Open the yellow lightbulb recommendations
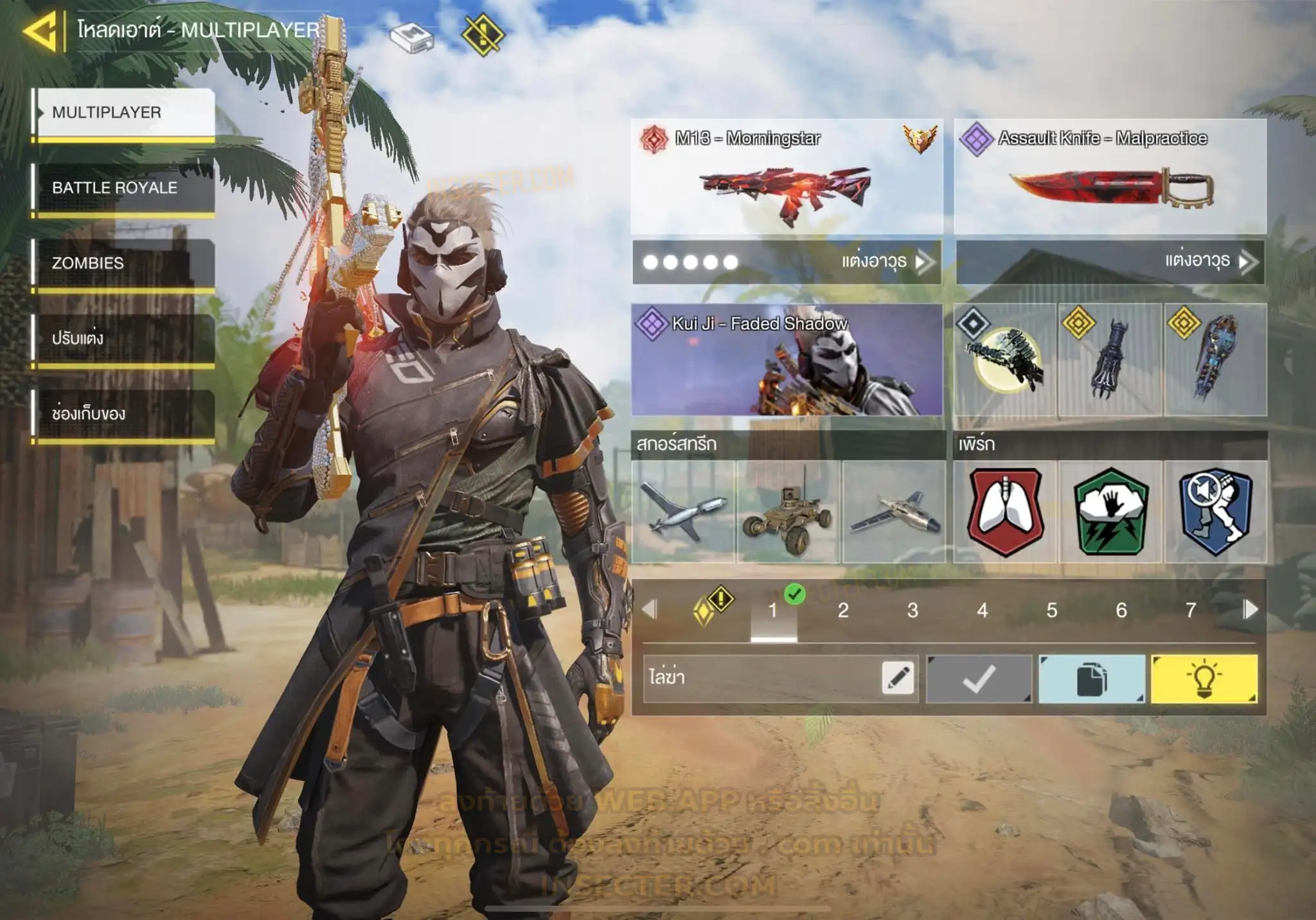This screenshot has height=920, width=1316. pos(1204,679)
